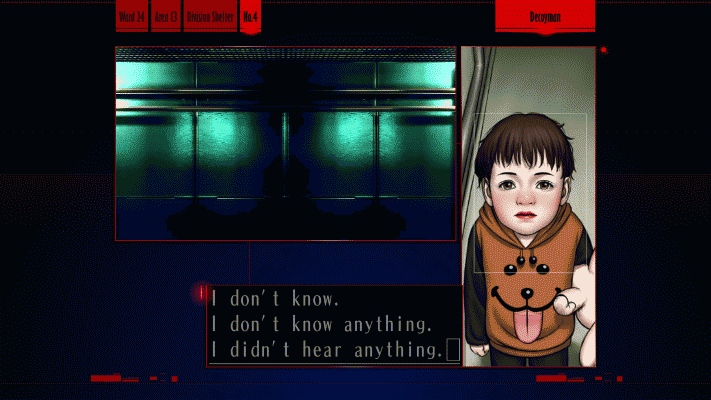
Task: Open the Division Shelter tab
Action: point(209,16)
